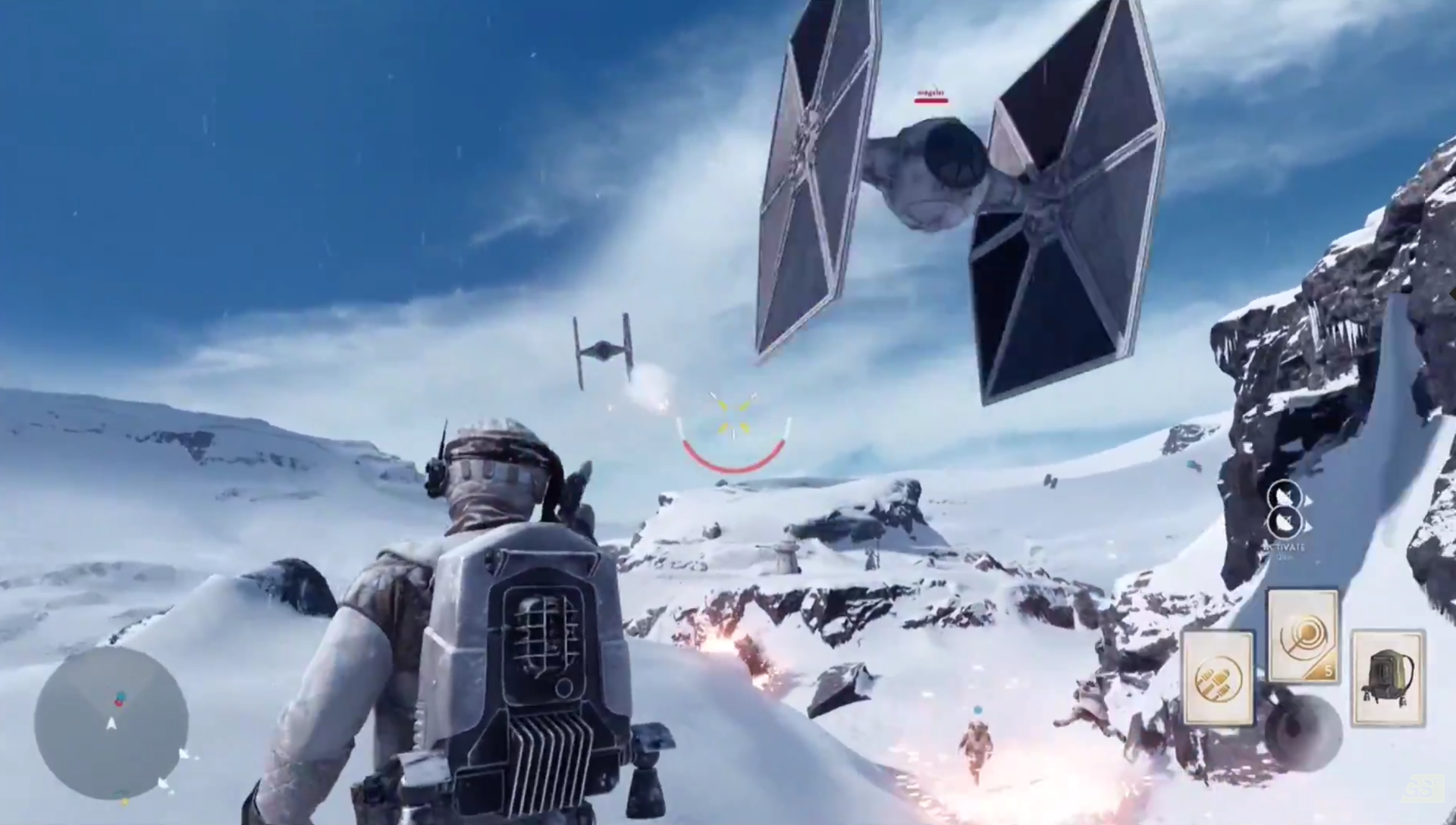Screen dimensions: 1456x825
Task: Click the yellow pickup dot on the minimap
Action: (124, 801)
